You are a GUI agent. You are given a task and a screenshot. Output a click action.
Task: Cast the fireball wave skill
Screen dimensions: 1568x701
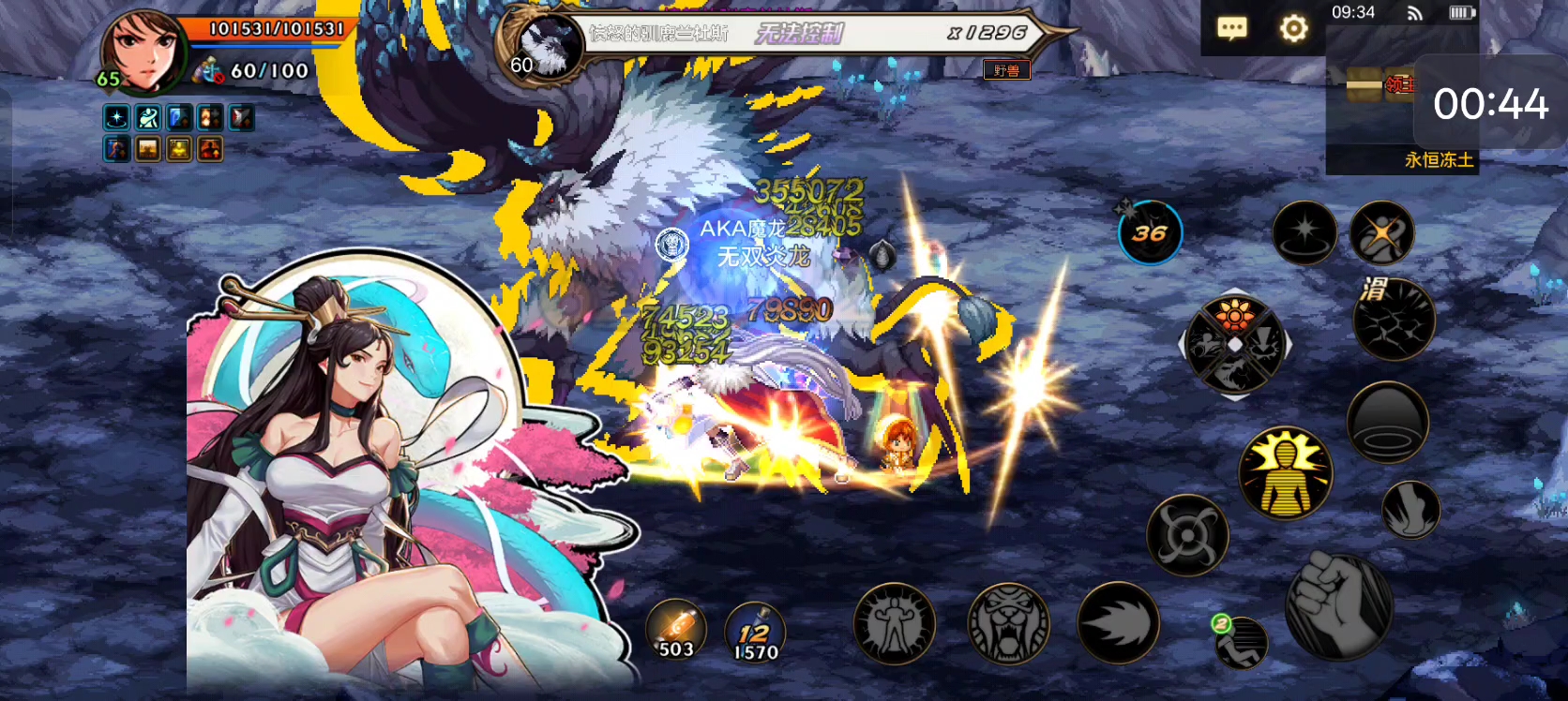click(1118, 623)
